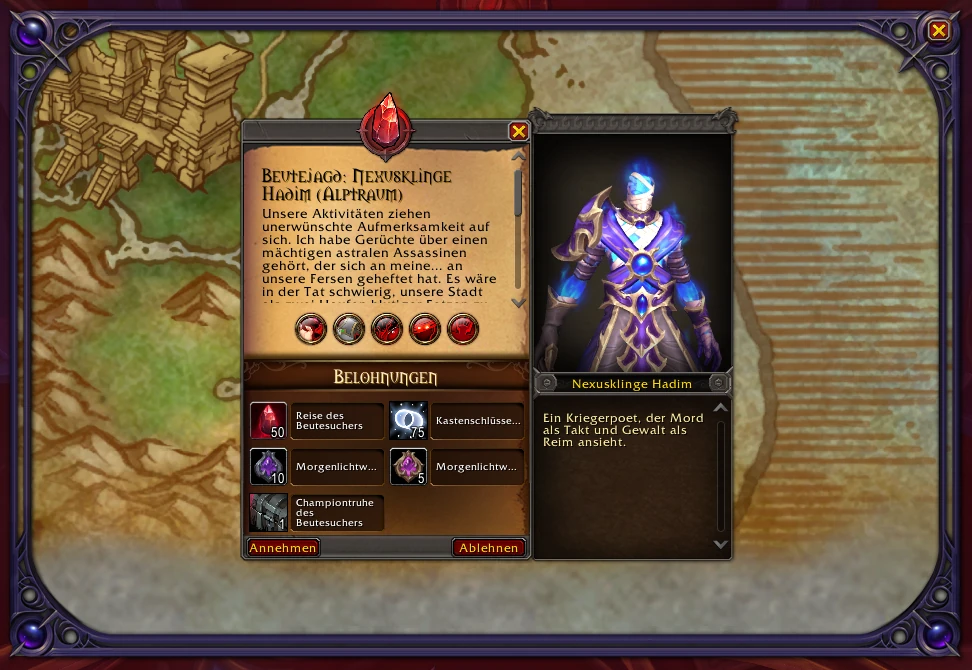Inspect the Kastenschlüssel reward icon

click(408, 421)
